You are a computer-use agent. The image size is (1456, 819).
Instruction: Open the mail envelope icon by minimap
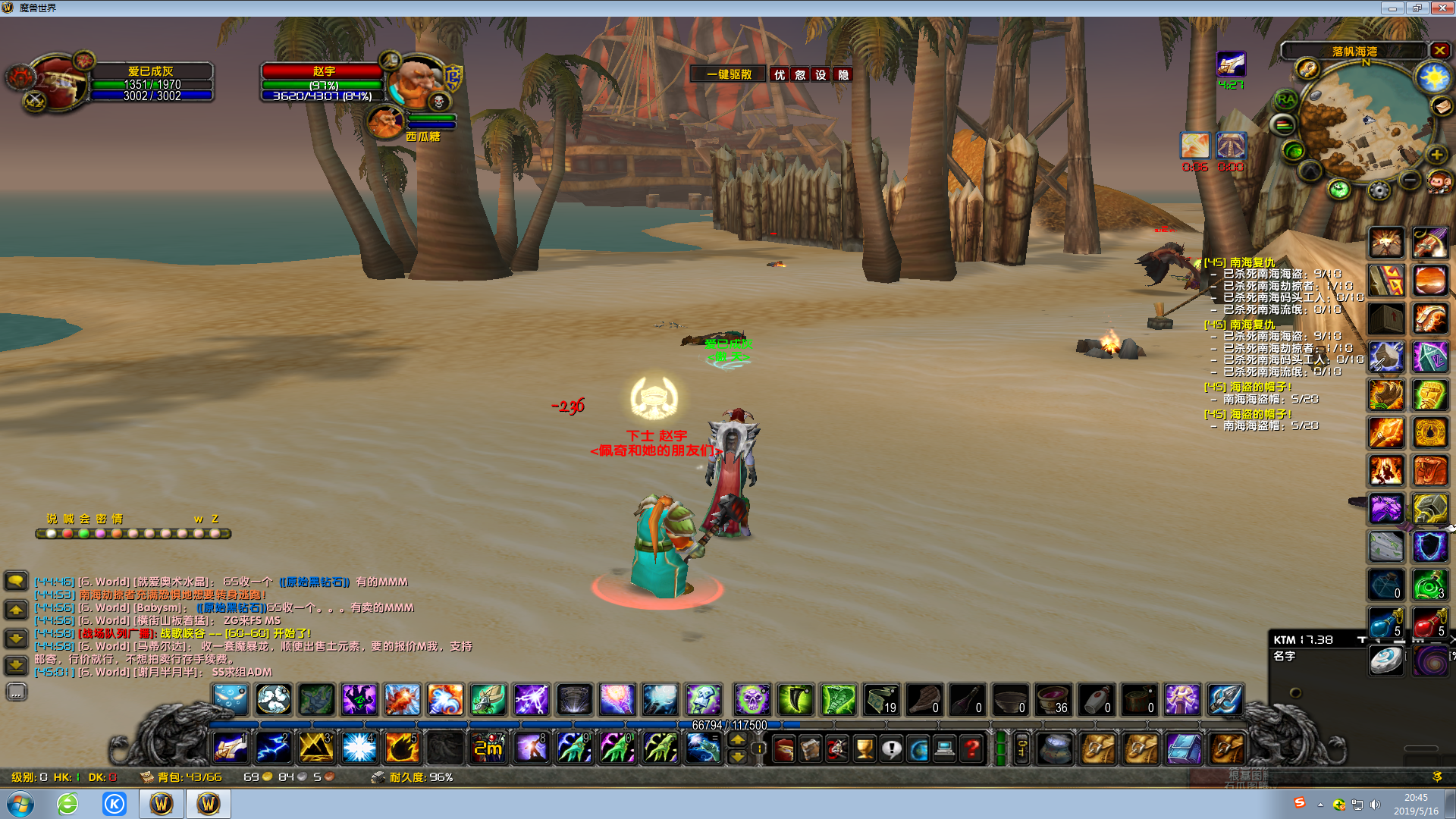[1442, 106]
